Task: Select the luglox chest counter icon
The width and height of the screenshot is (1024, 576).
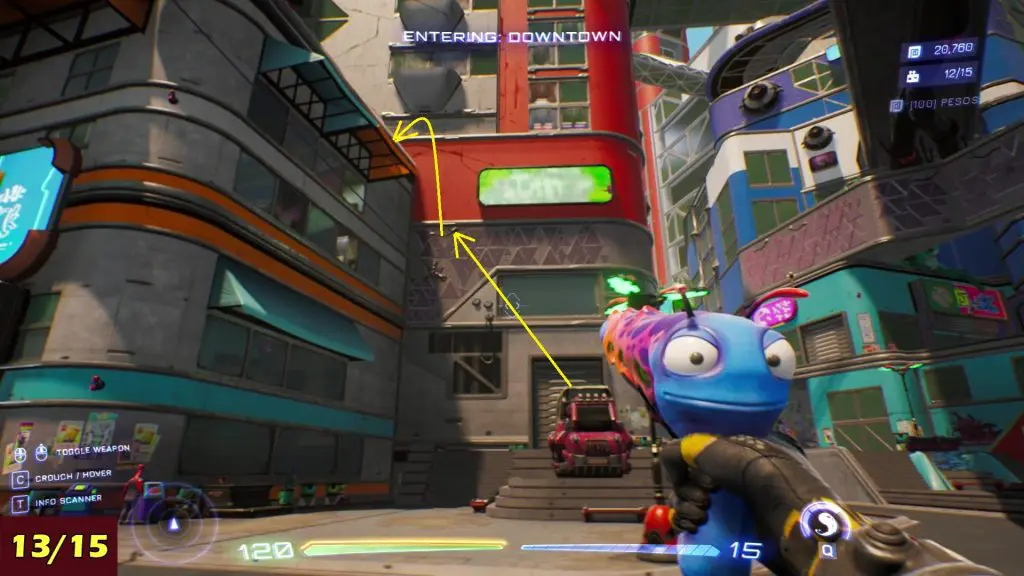Action: click(915, 75)
